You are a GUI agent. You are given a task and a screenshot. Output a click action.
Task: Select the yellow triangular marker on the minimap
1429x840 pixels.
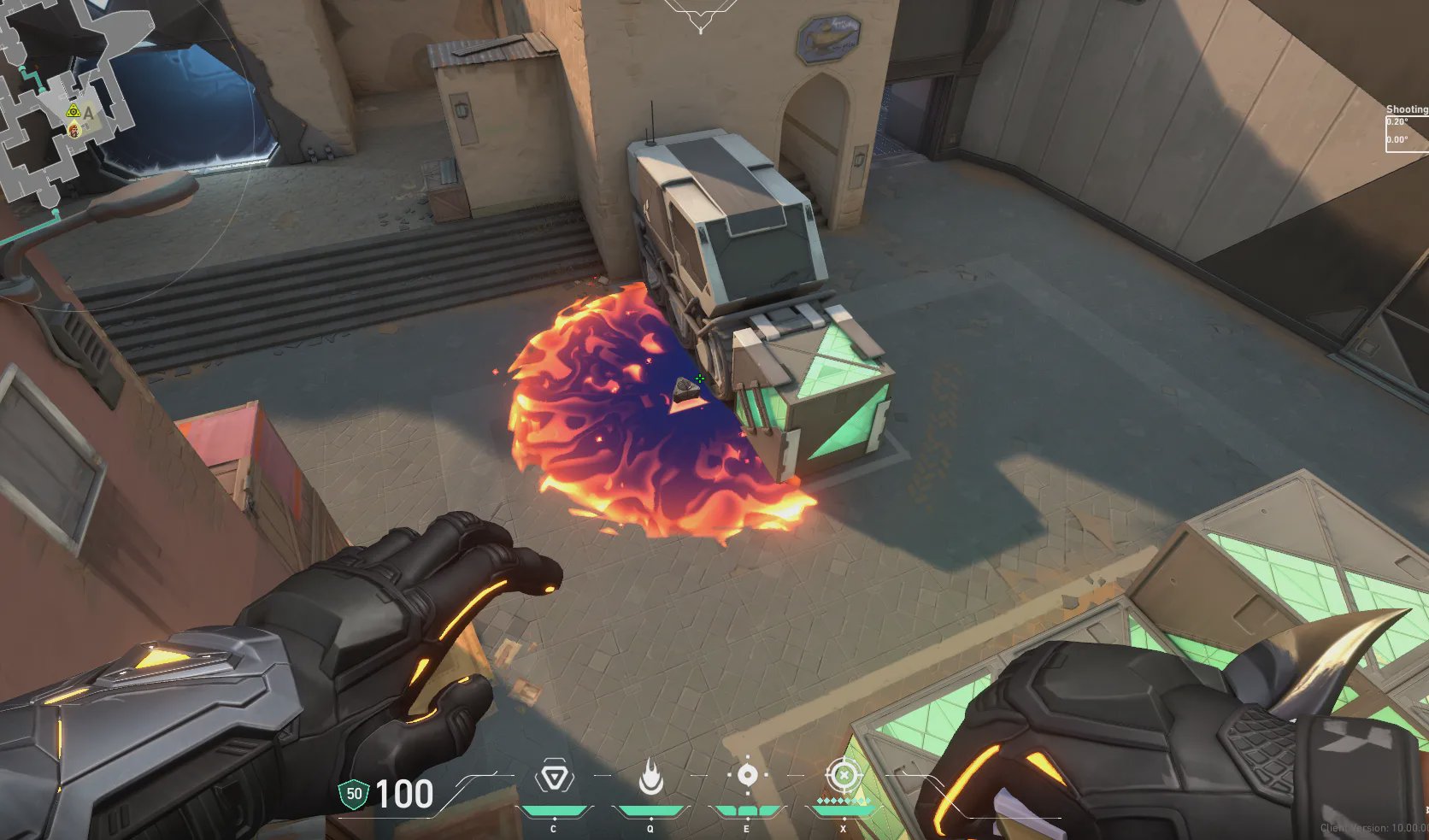(x=74, y=111)
